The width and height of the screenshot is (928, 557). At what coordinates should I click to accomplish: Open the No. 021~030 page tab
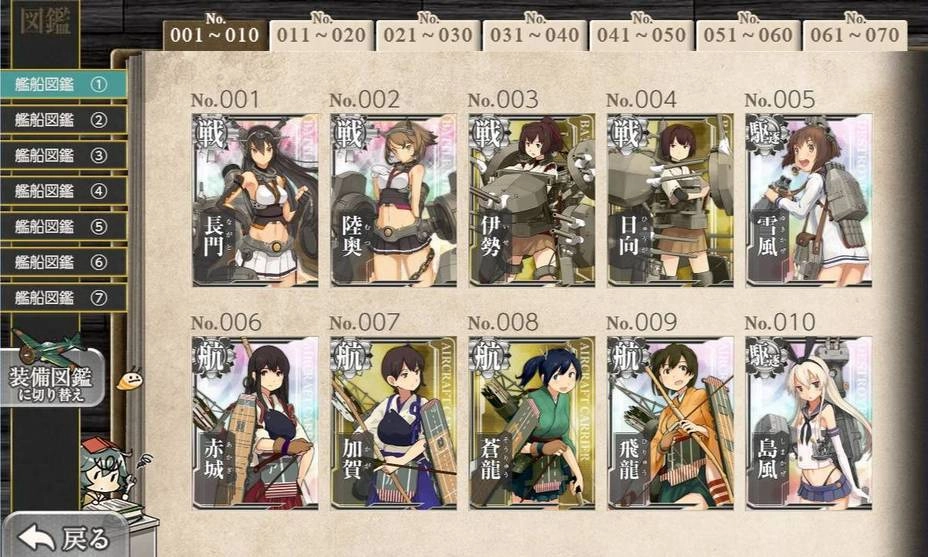click(429, 36)
